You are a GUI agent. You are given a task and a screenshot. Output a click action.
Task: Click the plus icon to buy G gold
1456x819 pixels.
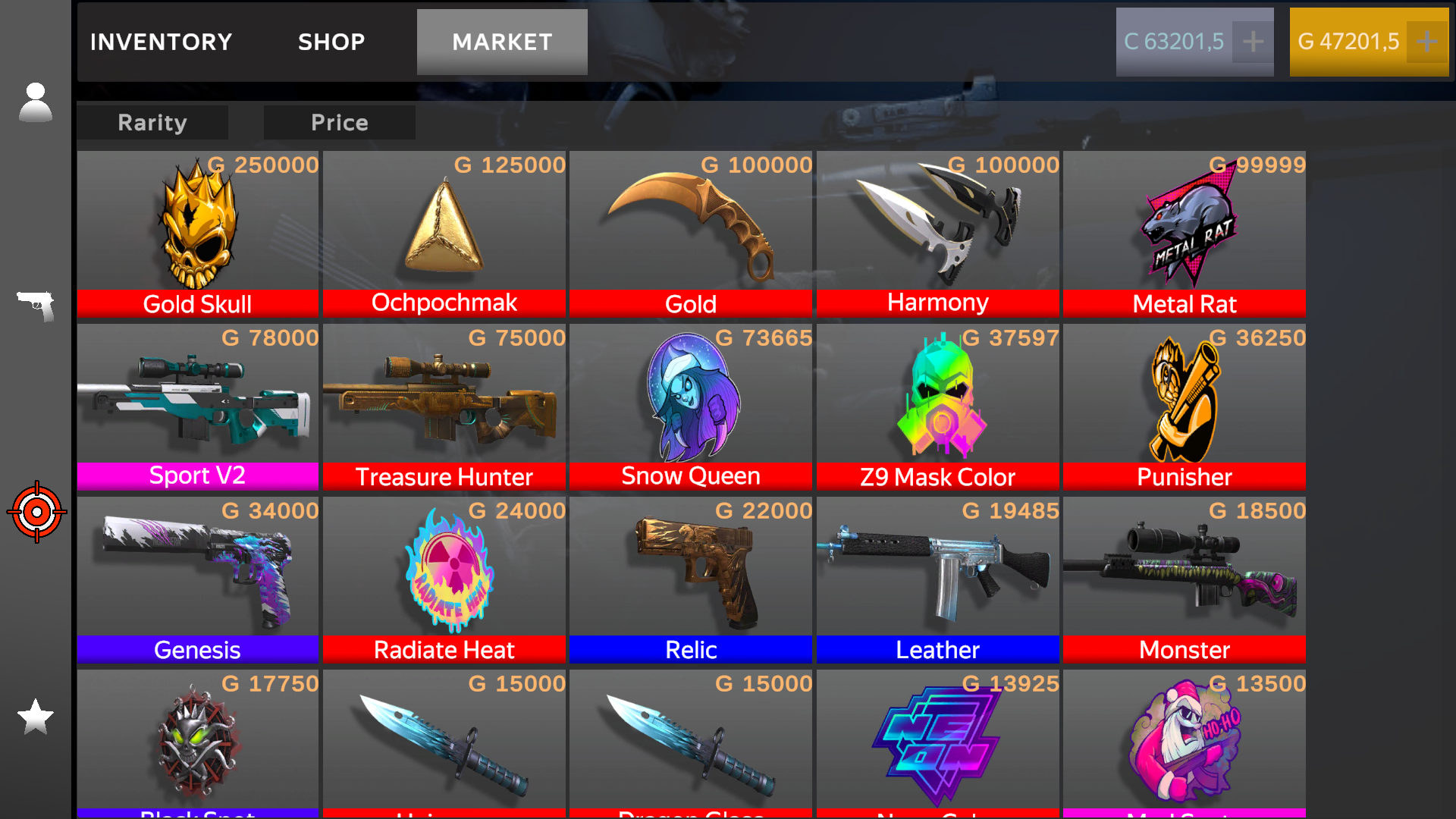[x=1427, y=42]
